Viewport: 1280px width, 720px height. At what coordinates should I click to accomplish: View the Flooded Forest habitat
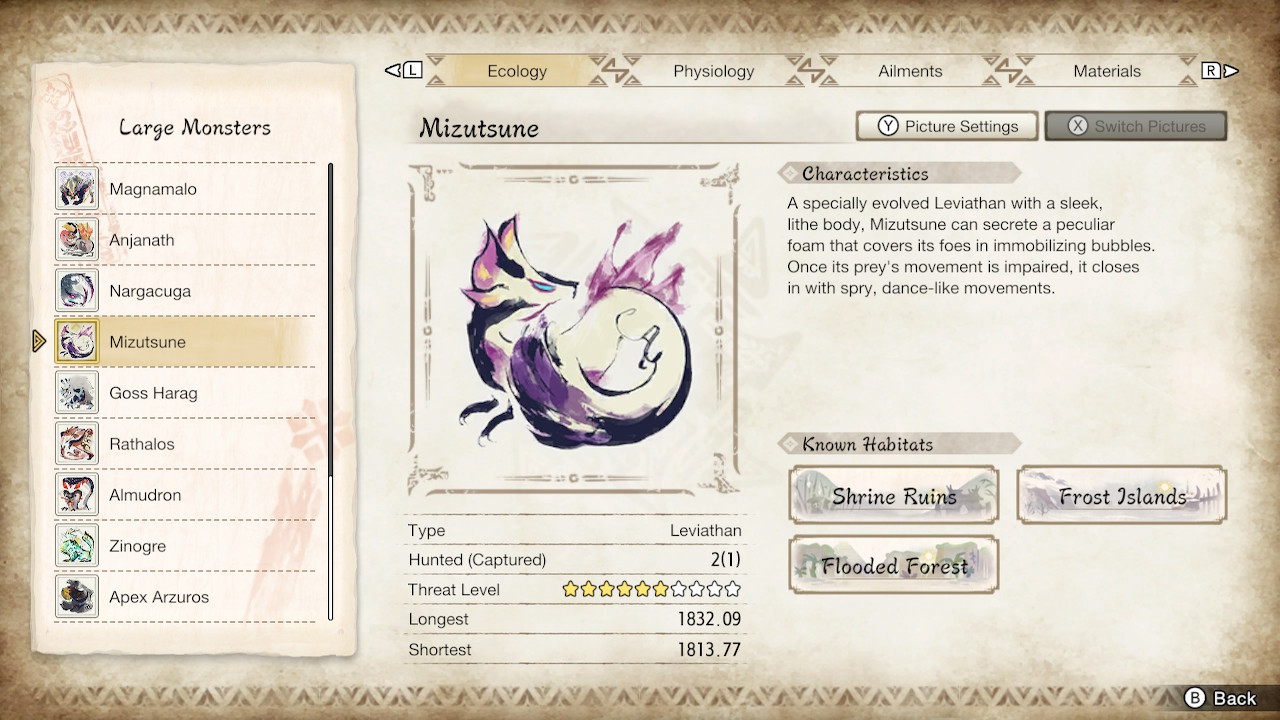coord(893,565)
